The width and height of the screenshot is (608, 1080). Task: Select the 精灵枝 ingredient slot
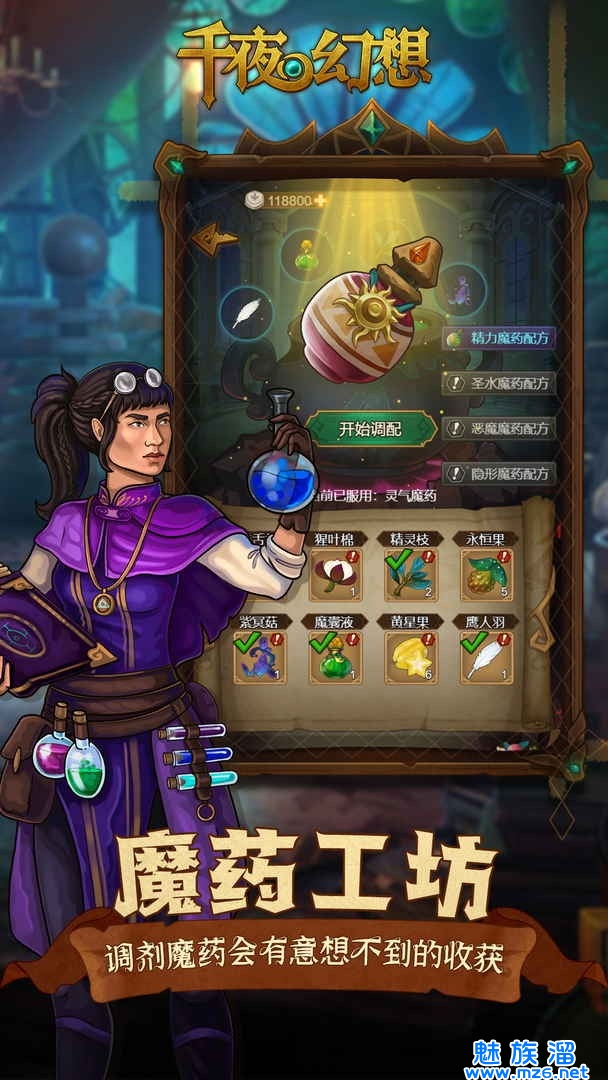coord(410,573)
